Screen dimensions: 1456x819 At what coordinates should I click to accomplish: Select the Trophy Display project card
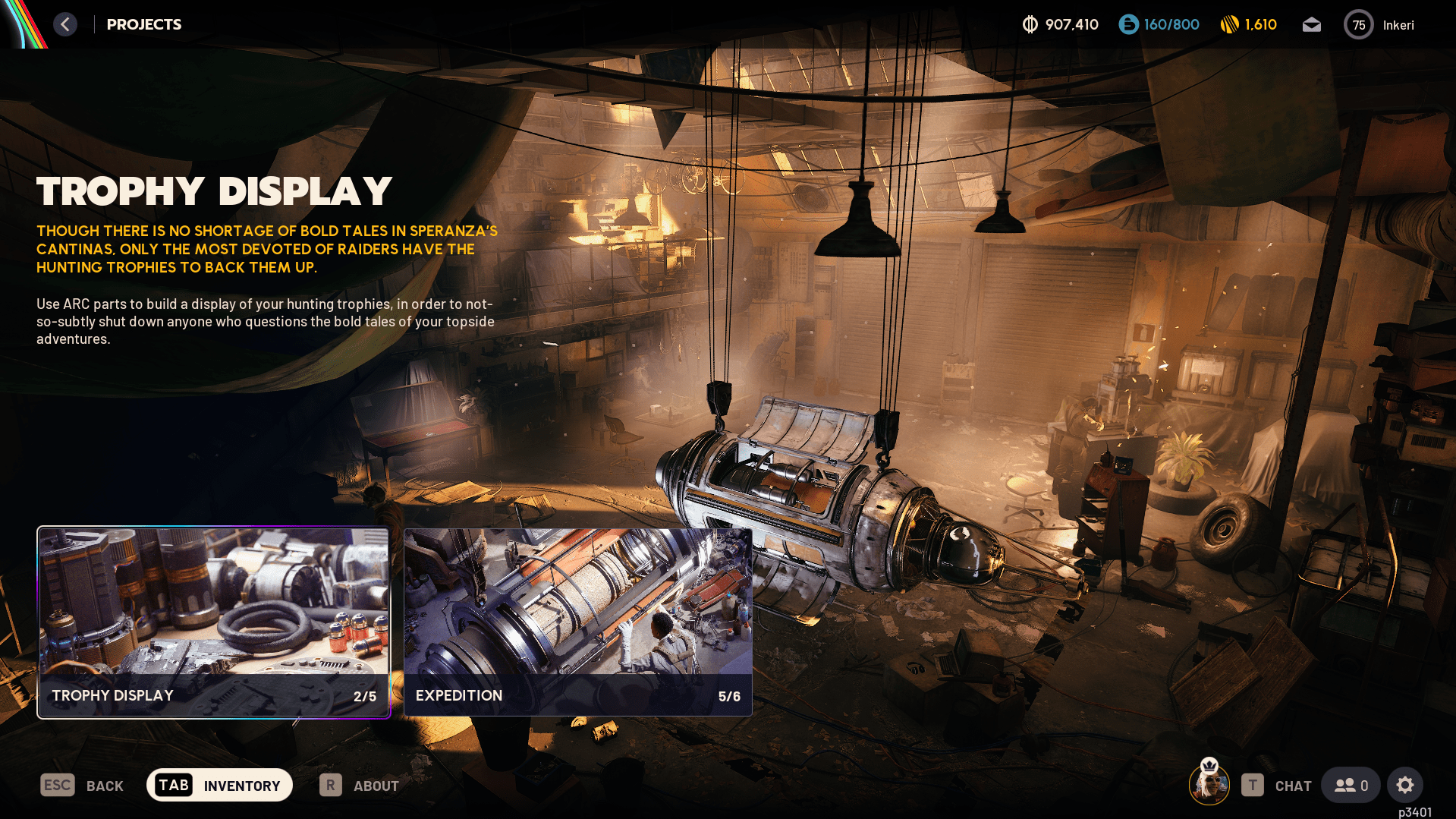(213, 622)
